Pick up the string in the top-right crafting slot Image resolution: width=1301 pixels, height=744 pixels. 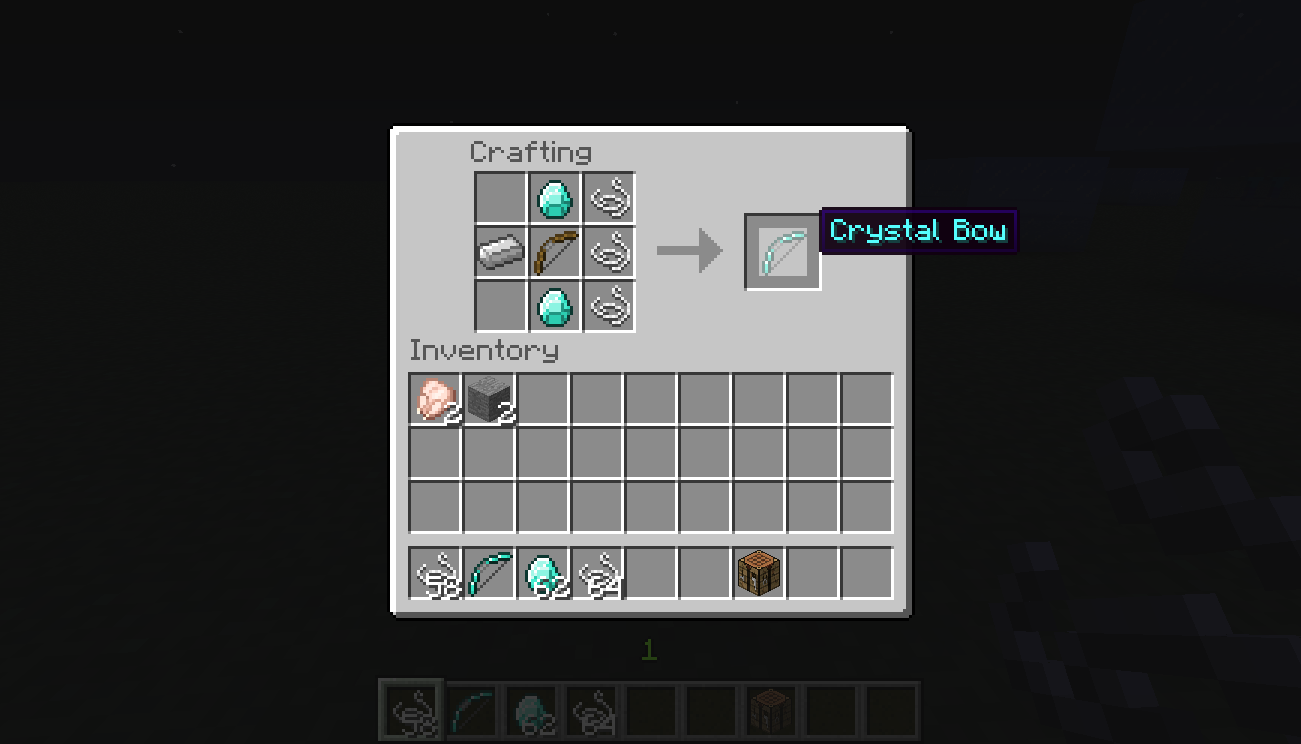(x=608, y=198)
